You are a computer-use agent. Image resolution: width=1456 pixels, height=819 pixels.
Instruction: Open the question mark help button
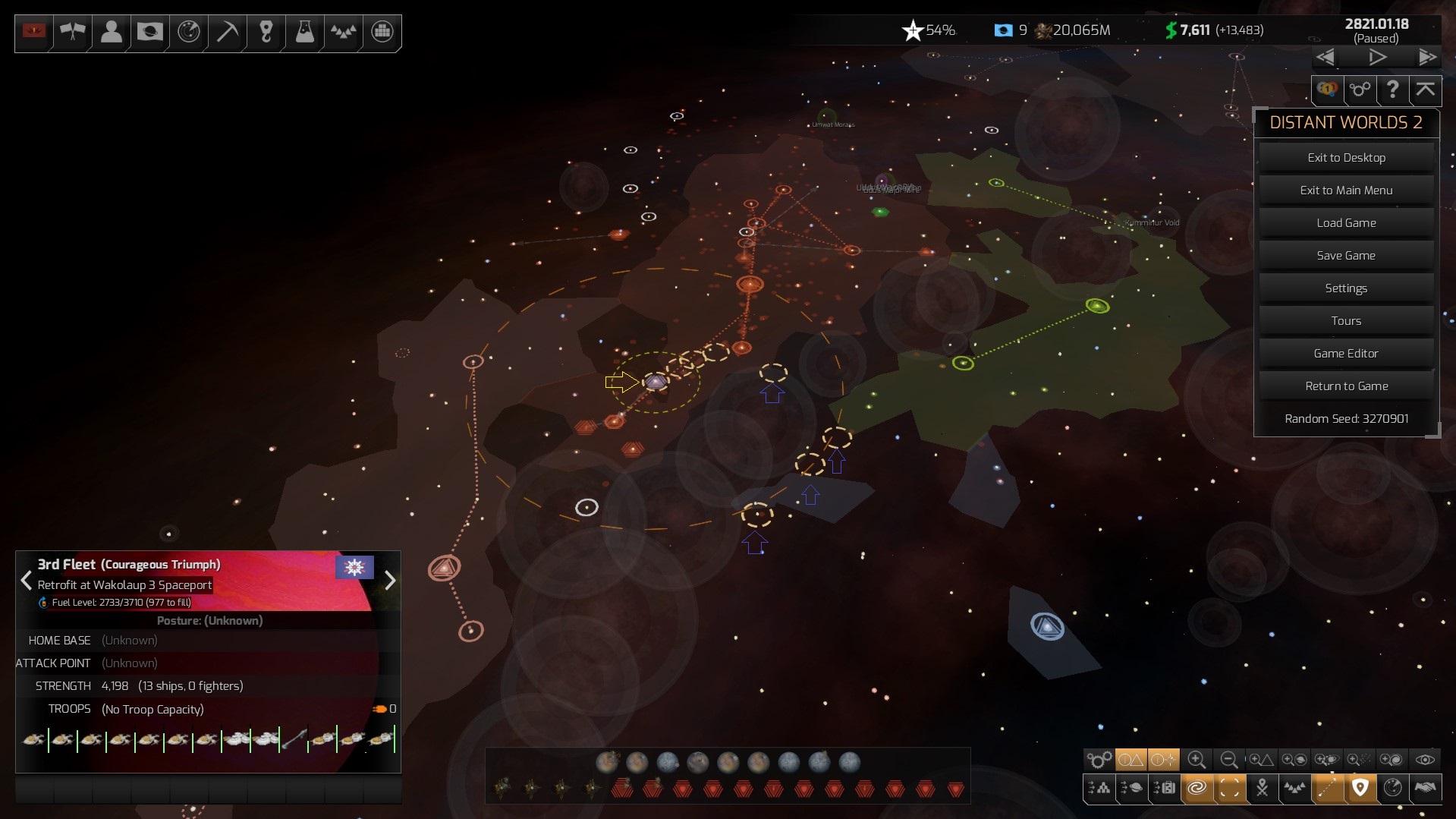point(1392,90)
